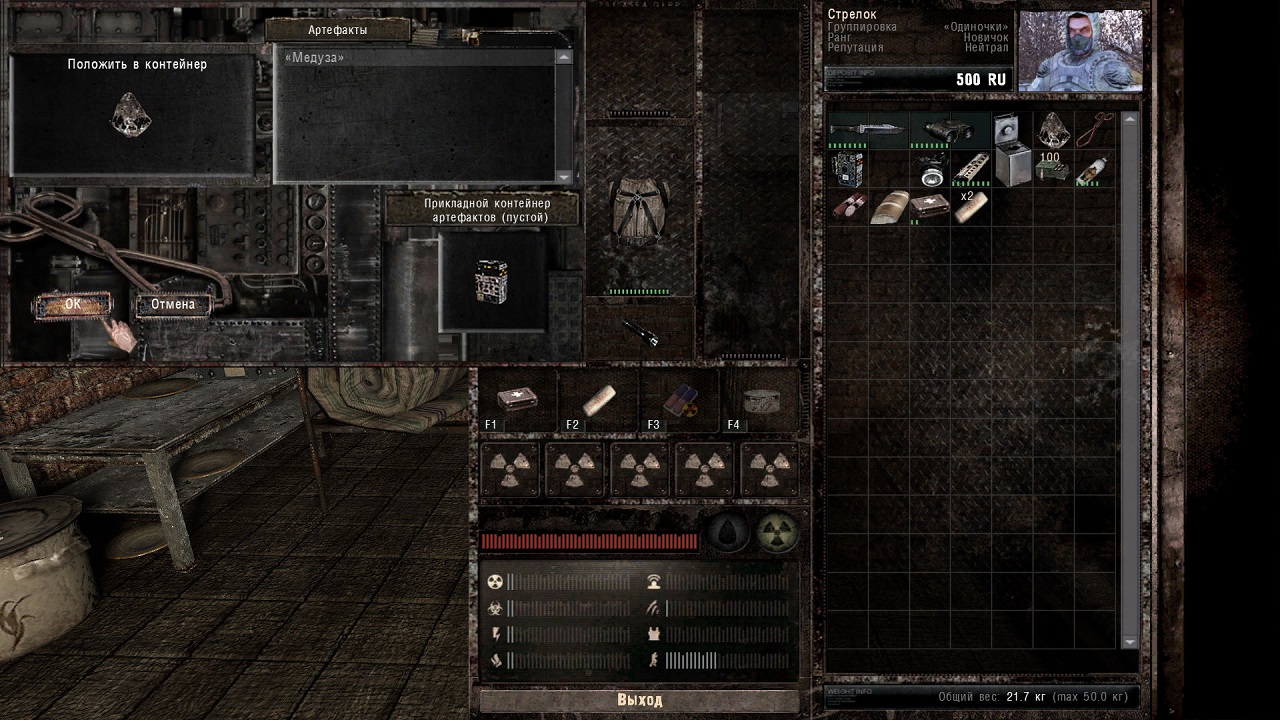1280x720 pixels.
Task: Choose the vodka bottle item
Action: coord(1094,169)
